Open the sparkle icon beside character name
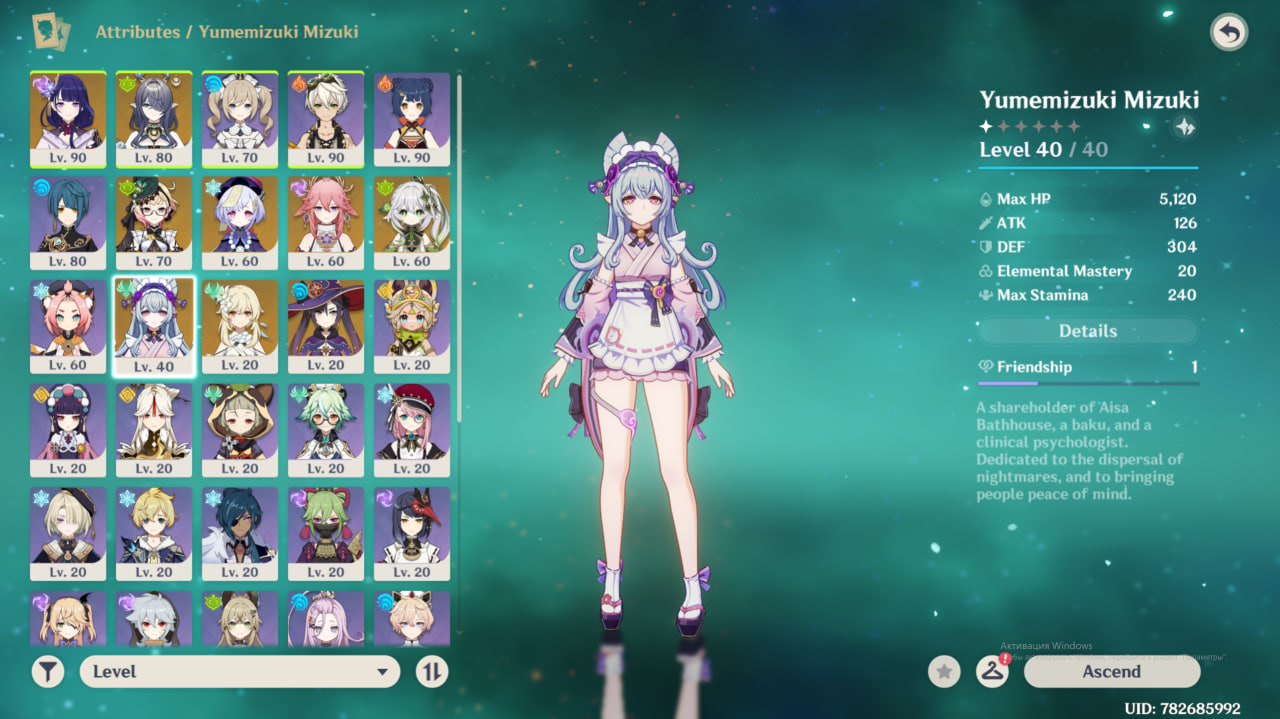Image resolution: width=1280 pixels, height=719 pixels. coord(1185,127)
